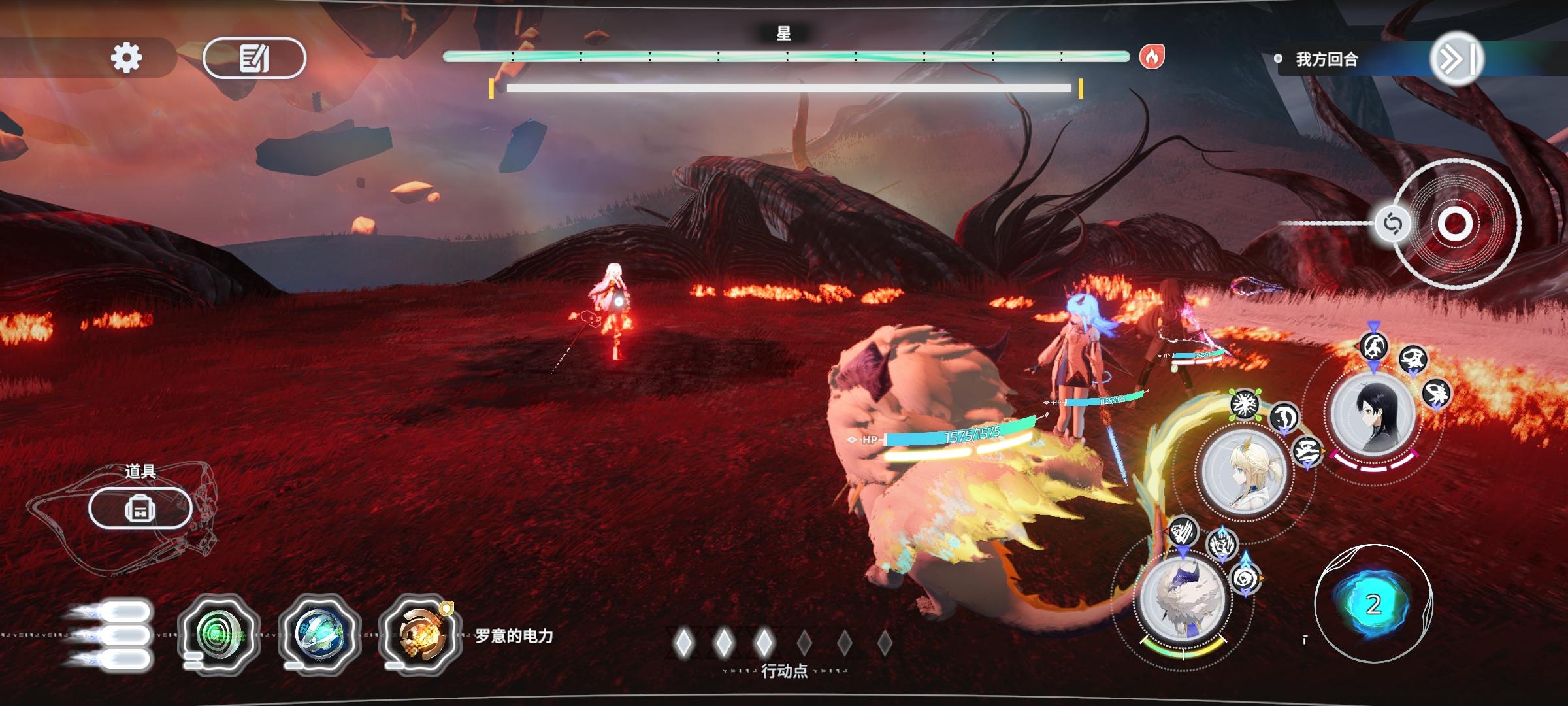
Task: Use the blonde character's starburst skill
Action: [x=1244, y=404]
